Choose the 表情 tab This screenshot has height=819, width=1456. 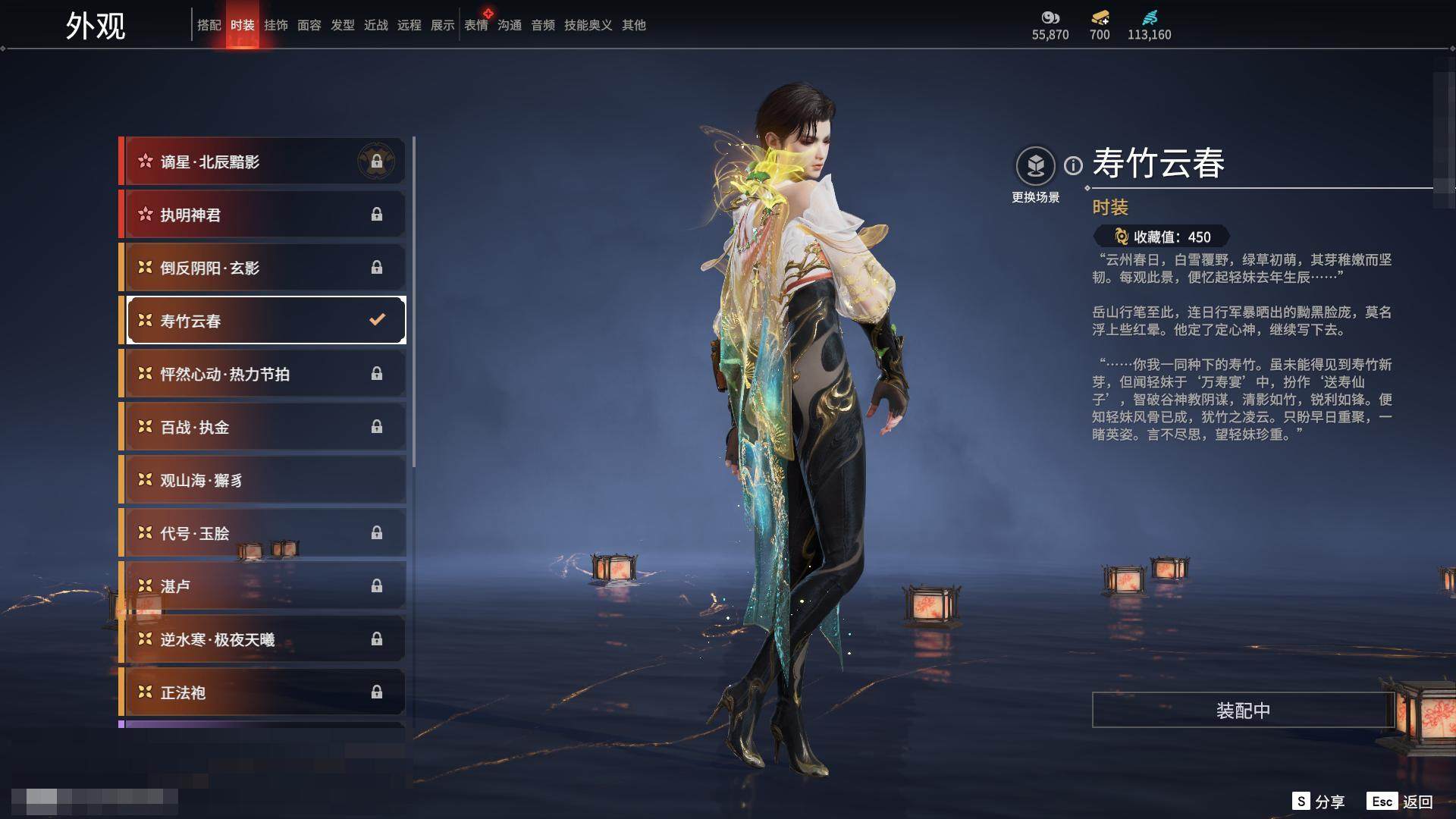point(475,25)
